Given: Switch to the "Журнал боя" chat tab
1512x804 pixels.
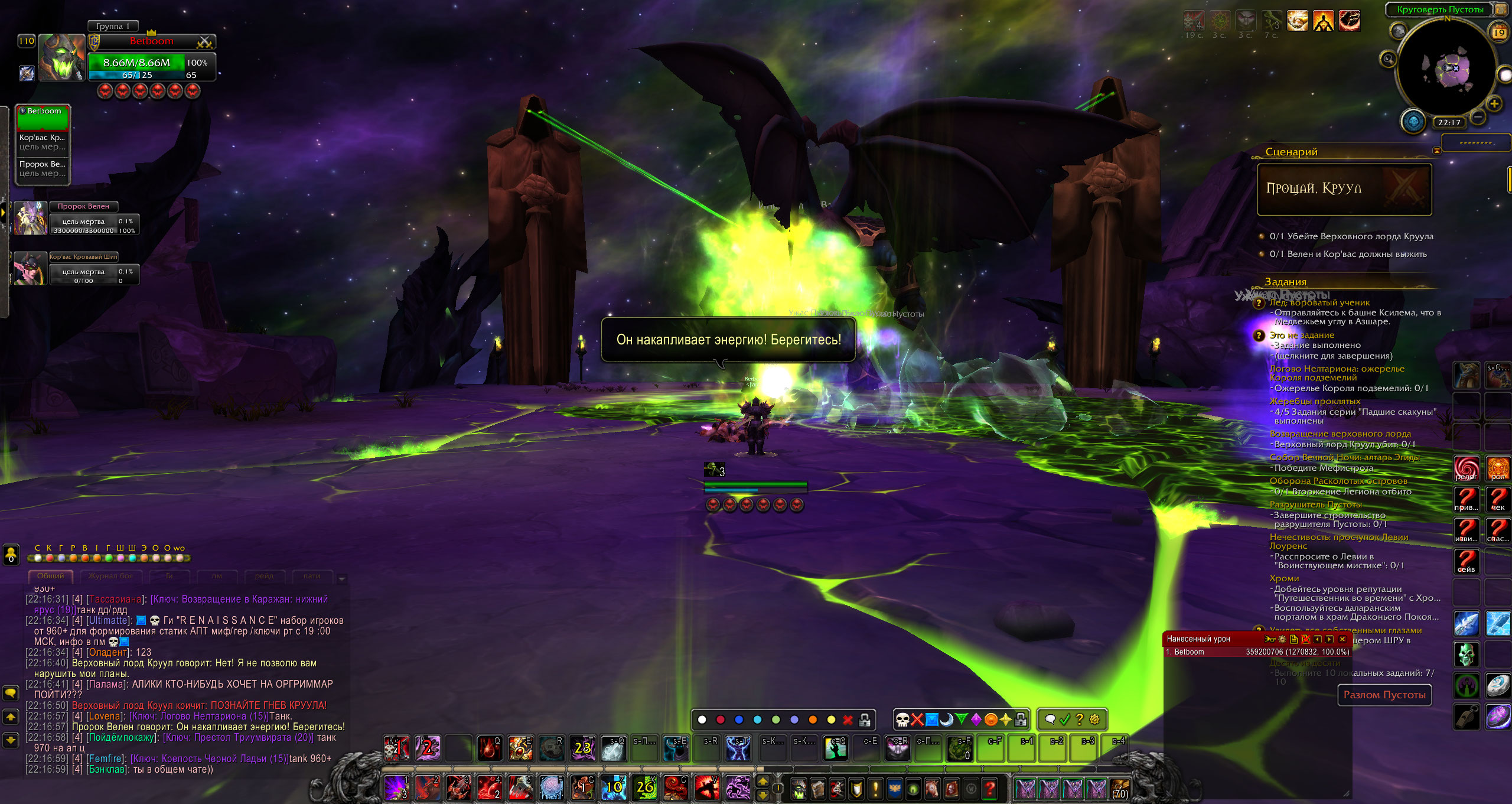Looking at the screenshot, I should click(x=110, y=576).
